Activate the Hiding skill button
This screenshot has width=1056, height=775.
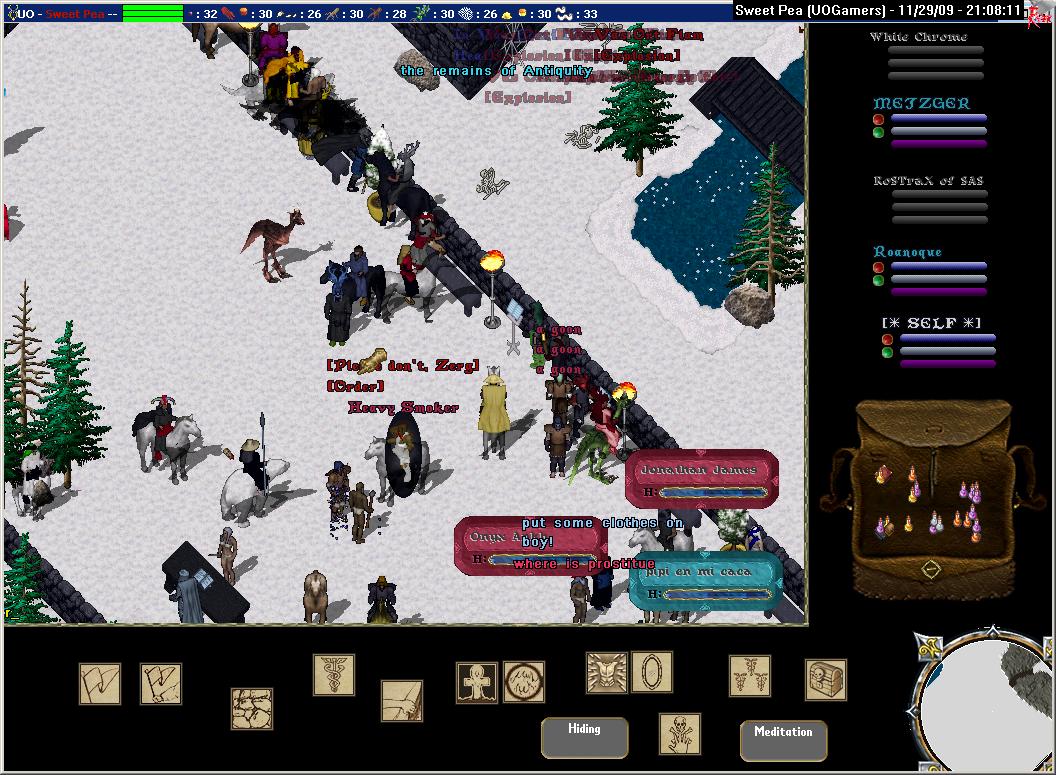tap(584, 737)
